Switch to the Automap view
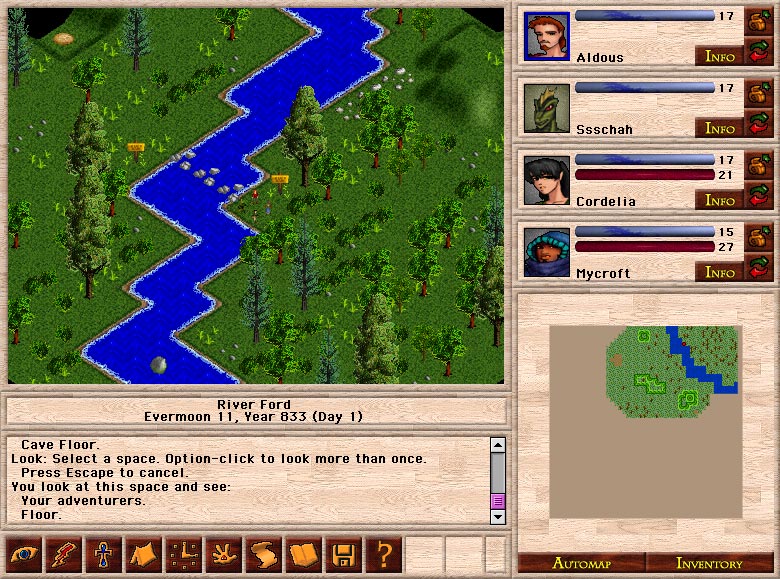780x579 pixels. [580, 563]
